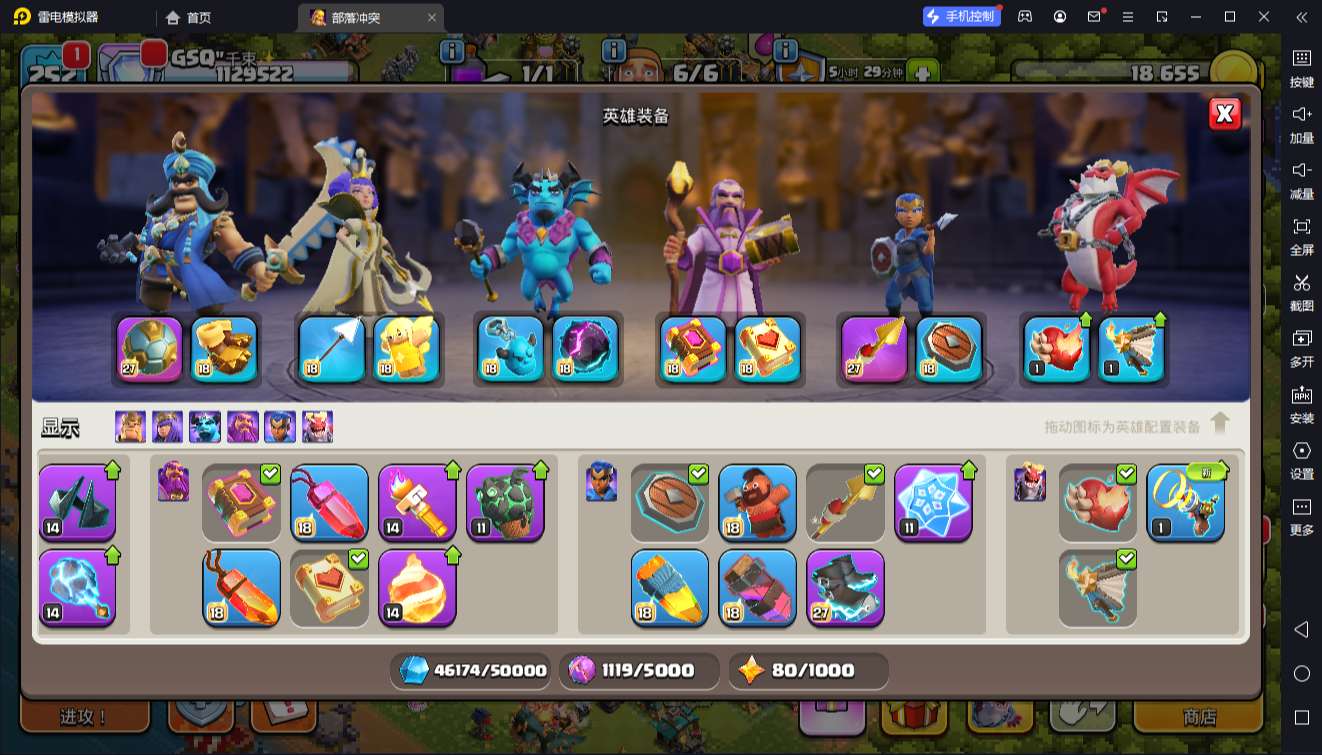Select the snowflake Frozen equipment tile
1322x755 pixels.
(933, 502)
